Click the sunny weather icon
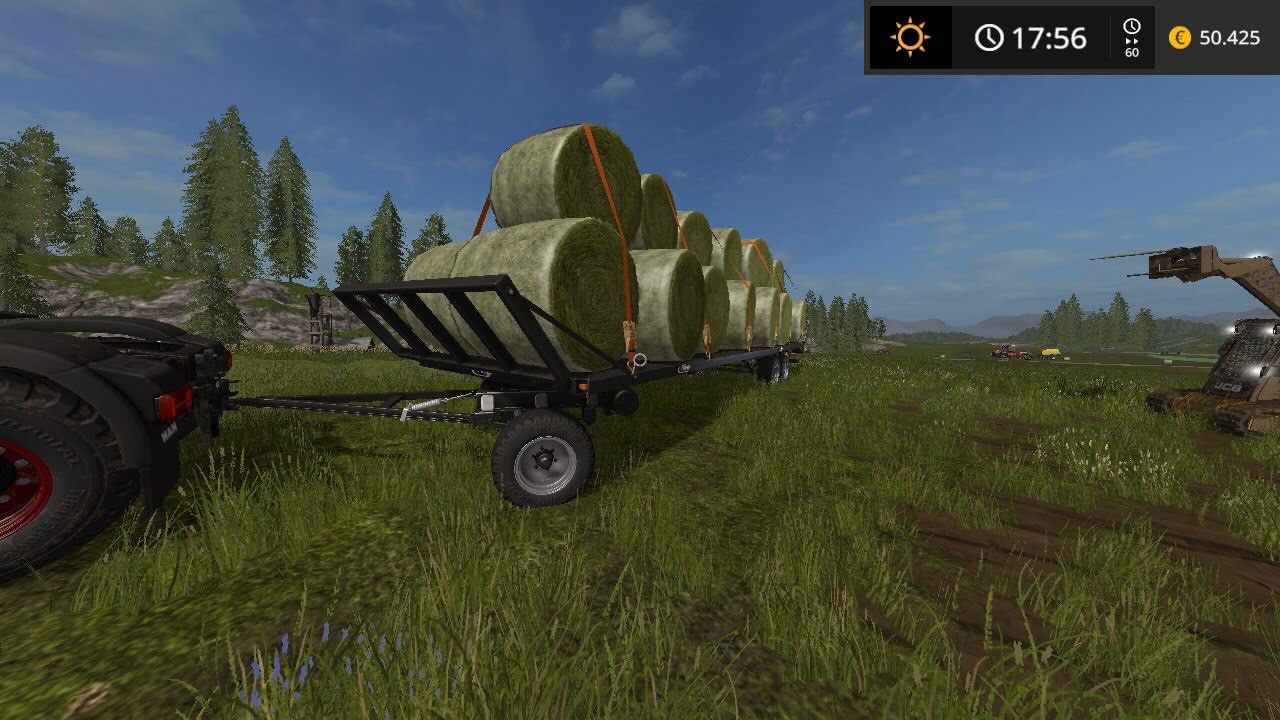Image resolution: width=1280 pixels, height=720 pixels. pyautogui.click(x=910, y=38)
